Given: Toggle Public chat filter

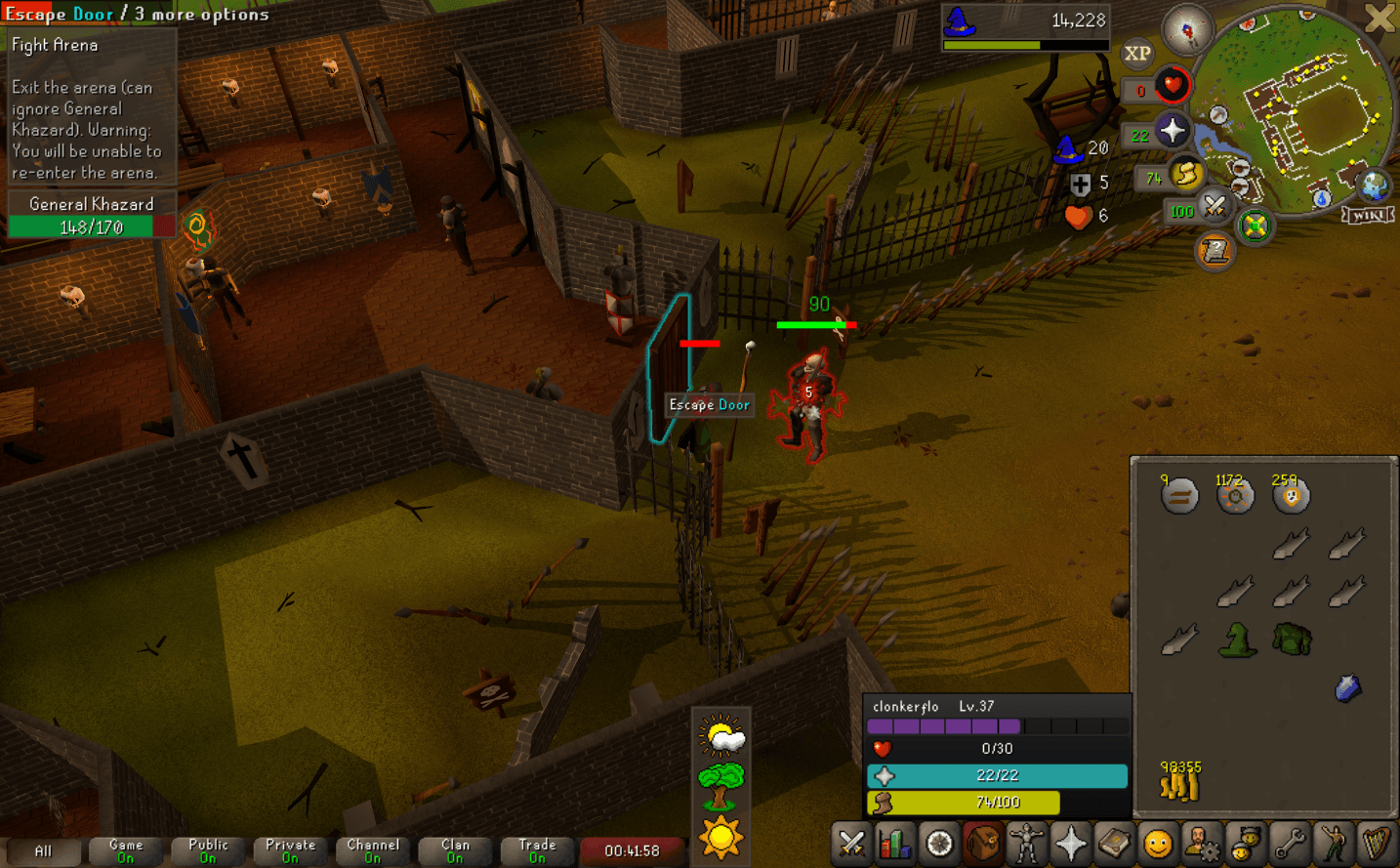Looking at the screenshot, I should 207,848.
